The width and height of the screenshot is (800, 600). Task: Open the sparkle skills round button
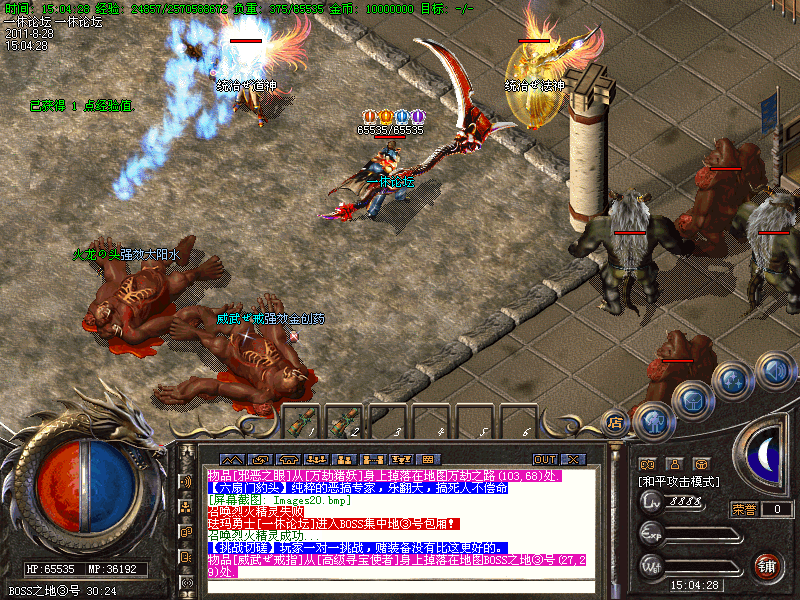(x=733, y=380)
